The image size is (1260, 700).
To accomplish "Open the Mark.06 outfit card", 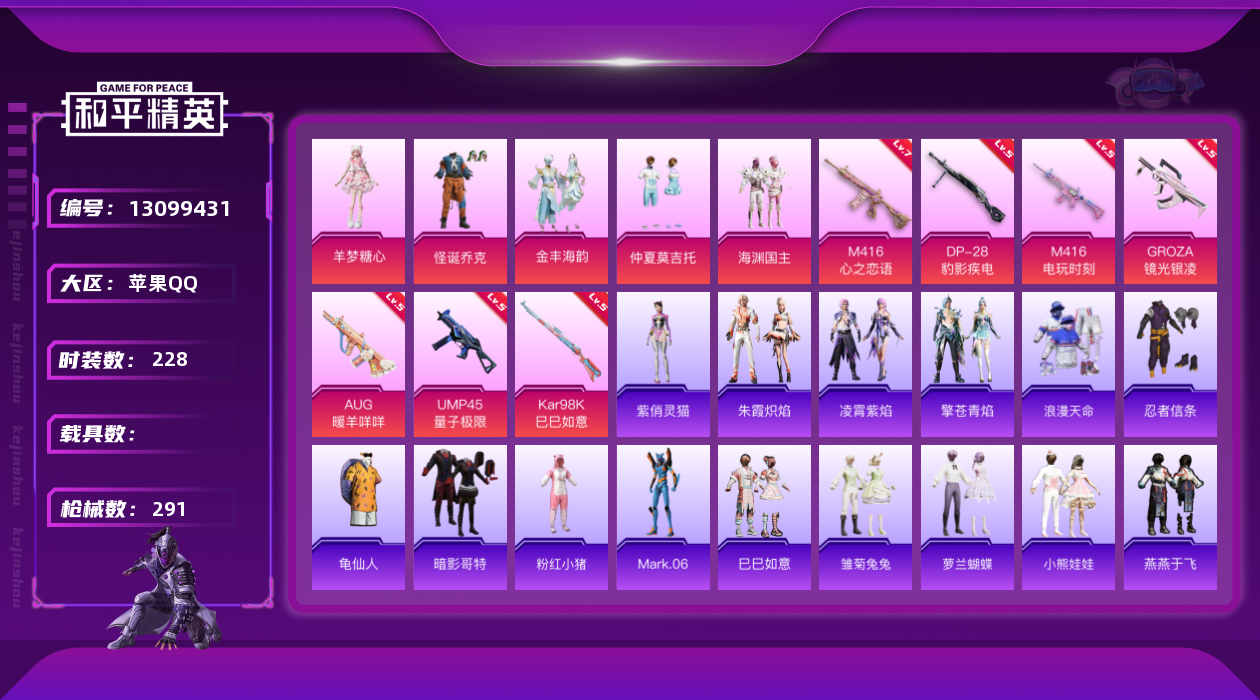I will click(x=663, y=517).
